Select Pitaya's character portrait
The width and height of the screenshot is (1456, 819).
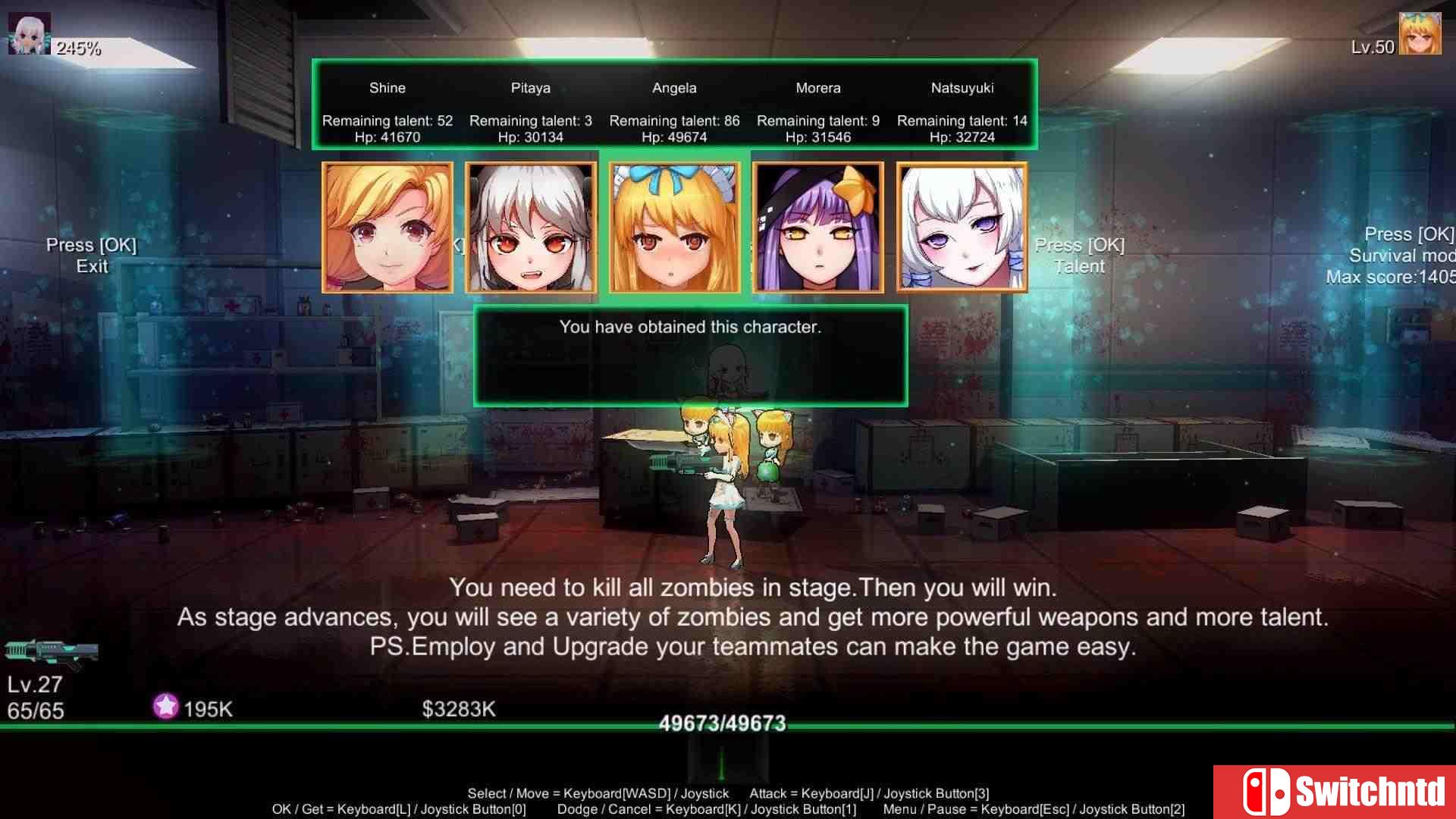click(x=530, y=226)
